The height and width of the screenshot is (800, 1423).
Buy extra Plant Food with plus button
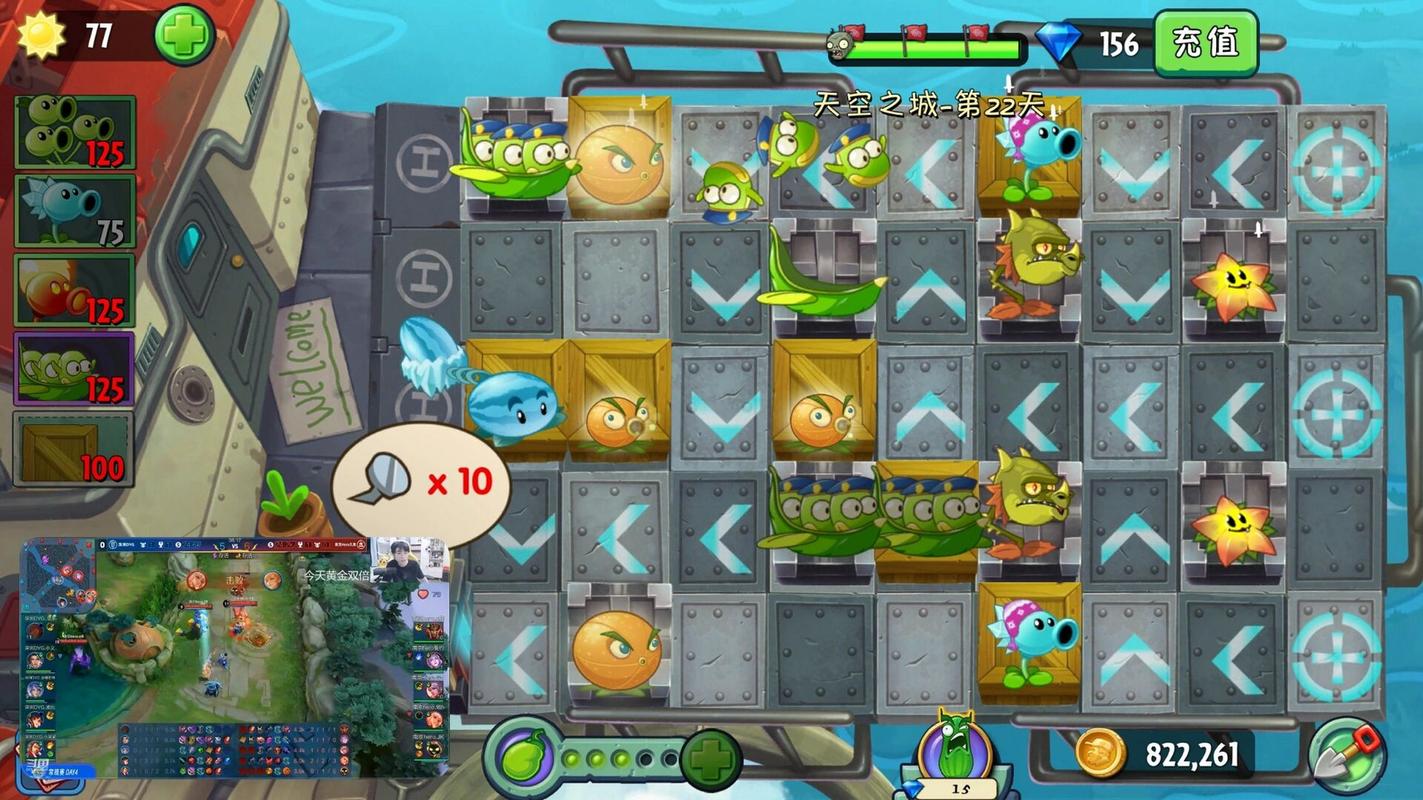(x=711, y=758)
